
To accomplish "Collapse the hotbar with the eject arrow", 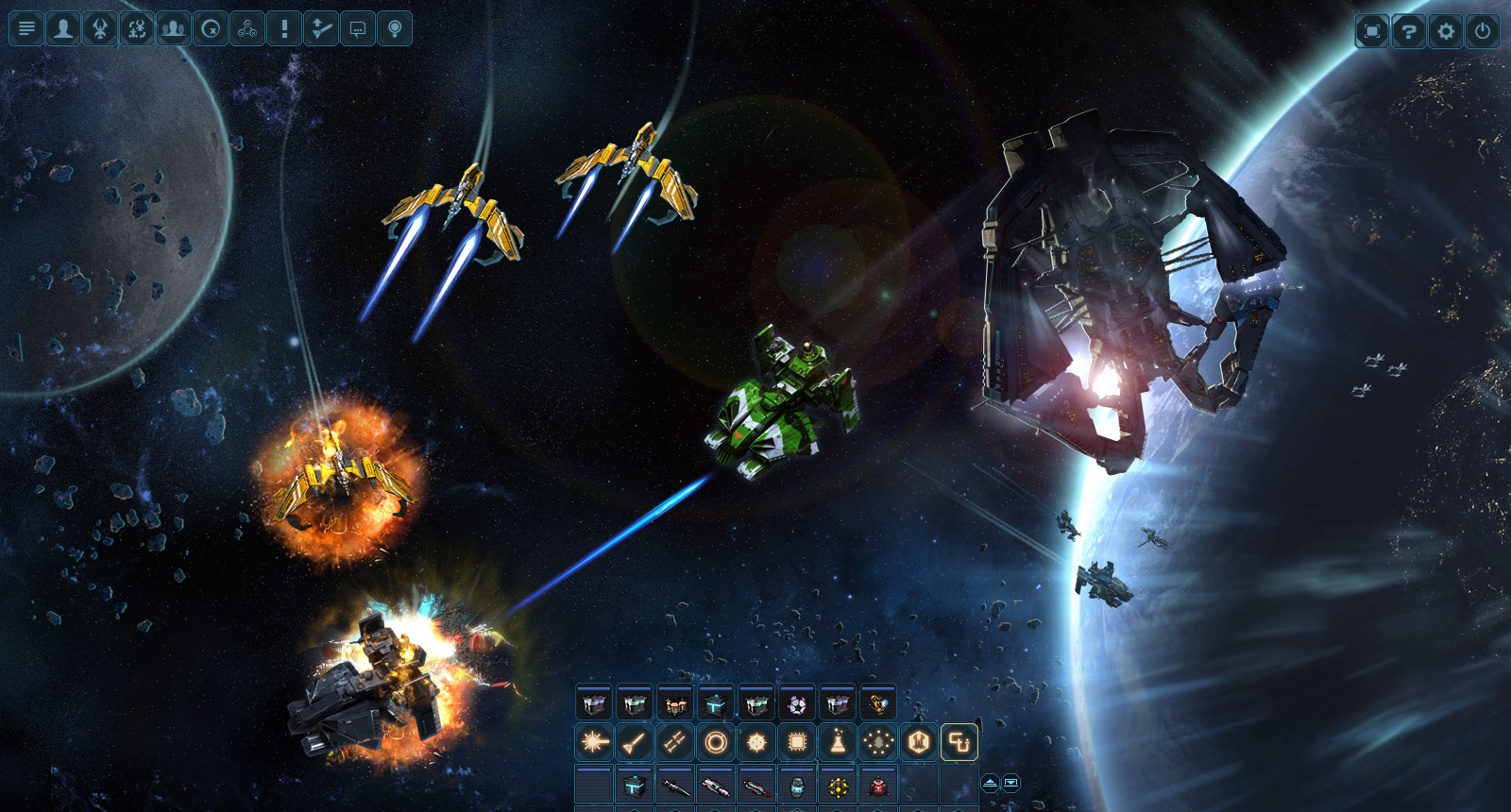I will click(x=991, y=783).
